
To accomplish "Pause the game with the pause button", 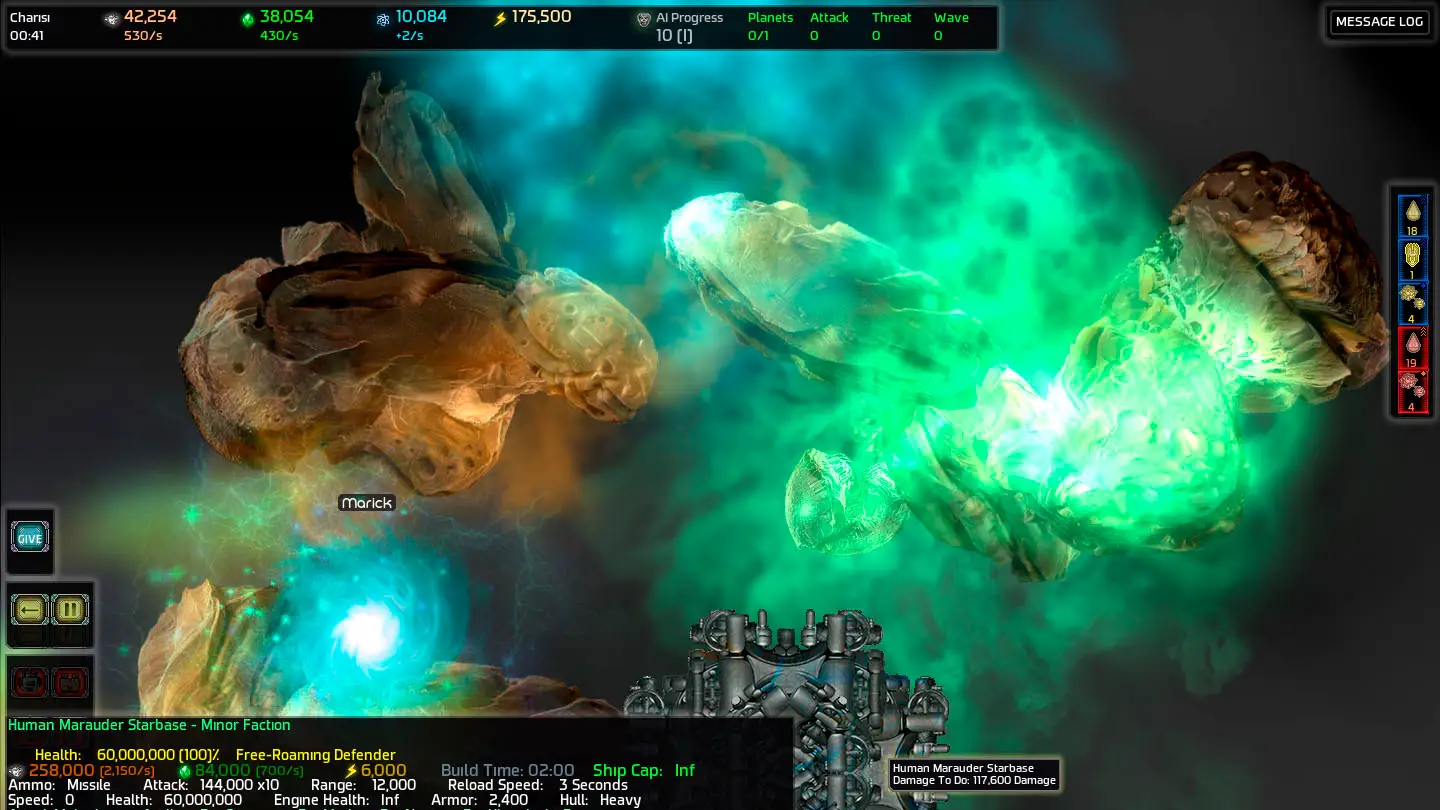I will pyautogui.click(x=70, y=609).
